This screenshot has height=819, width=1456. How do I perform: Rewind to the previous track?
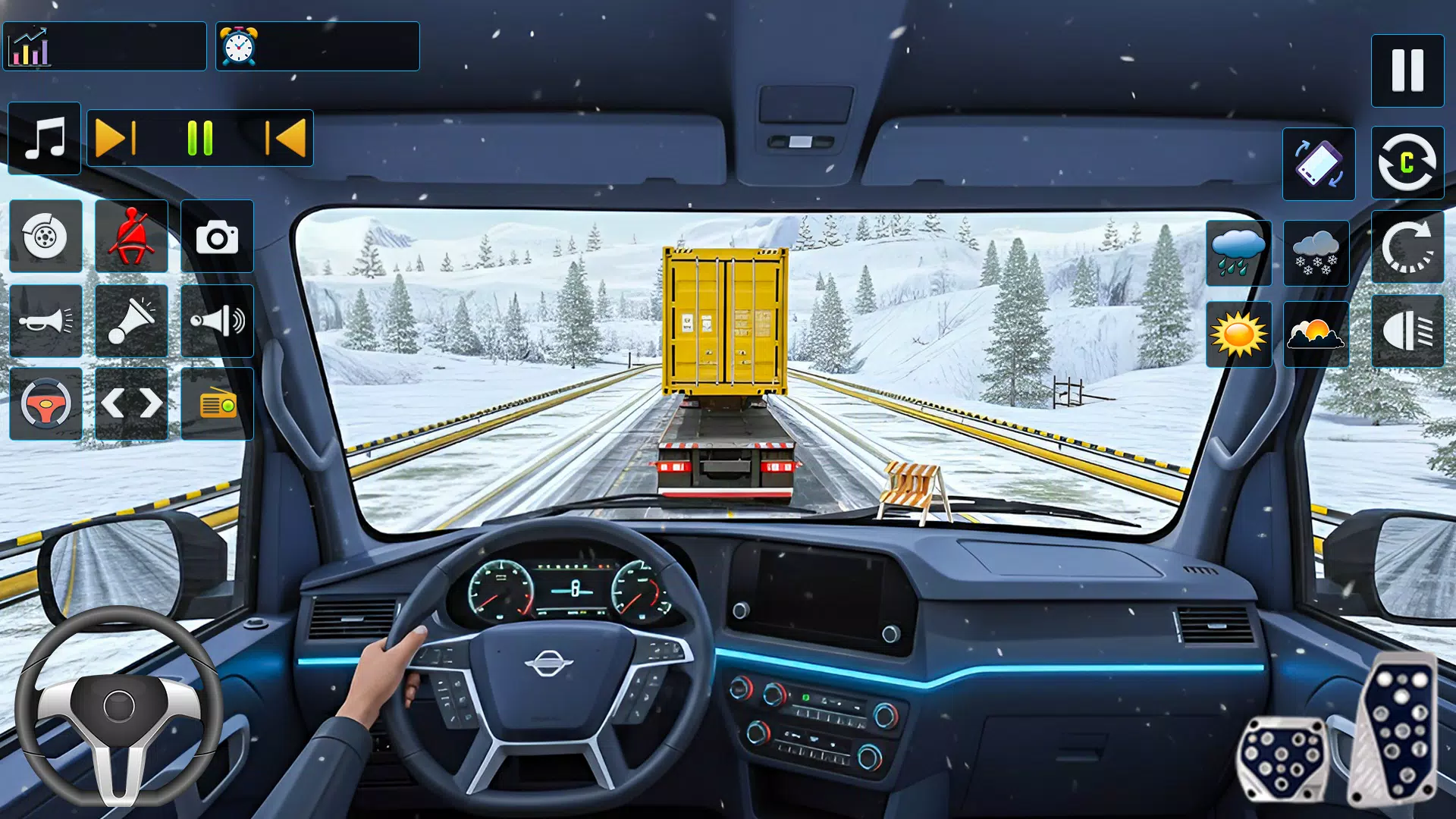point(286,139)
